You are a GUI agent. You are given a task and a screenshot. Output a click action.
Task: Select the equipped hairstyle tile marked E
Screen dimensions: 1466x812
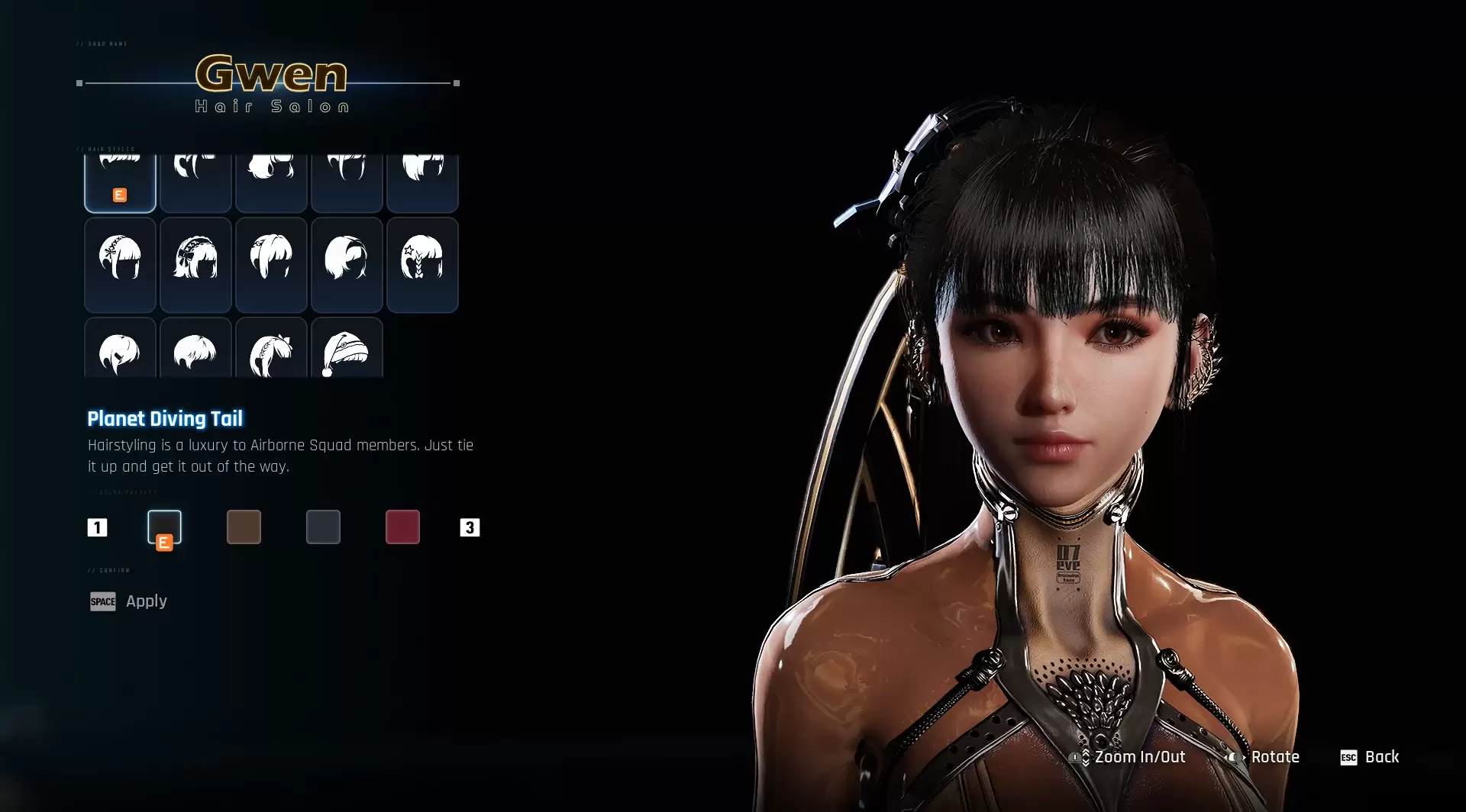120,182
